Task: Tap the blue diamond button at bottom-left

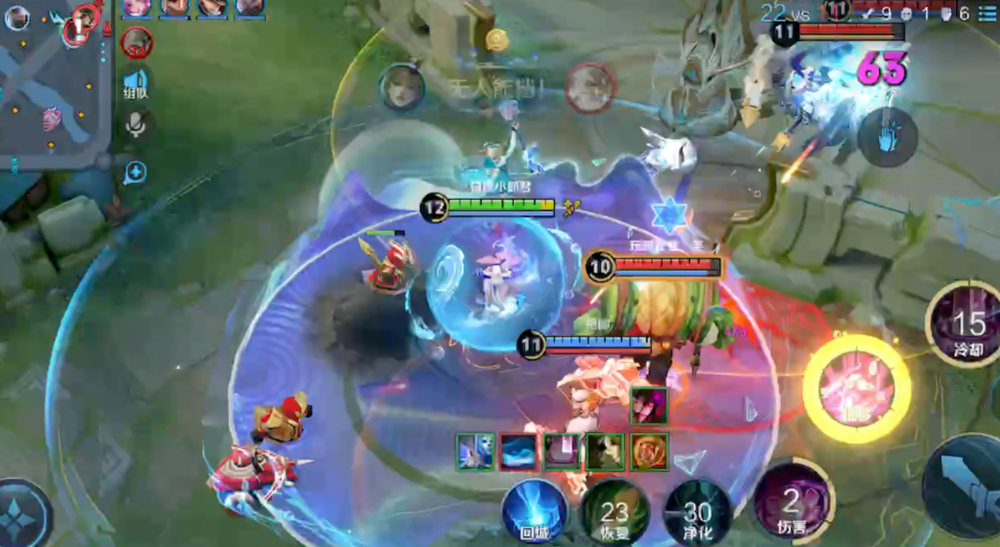Action: tap(20, 510)
